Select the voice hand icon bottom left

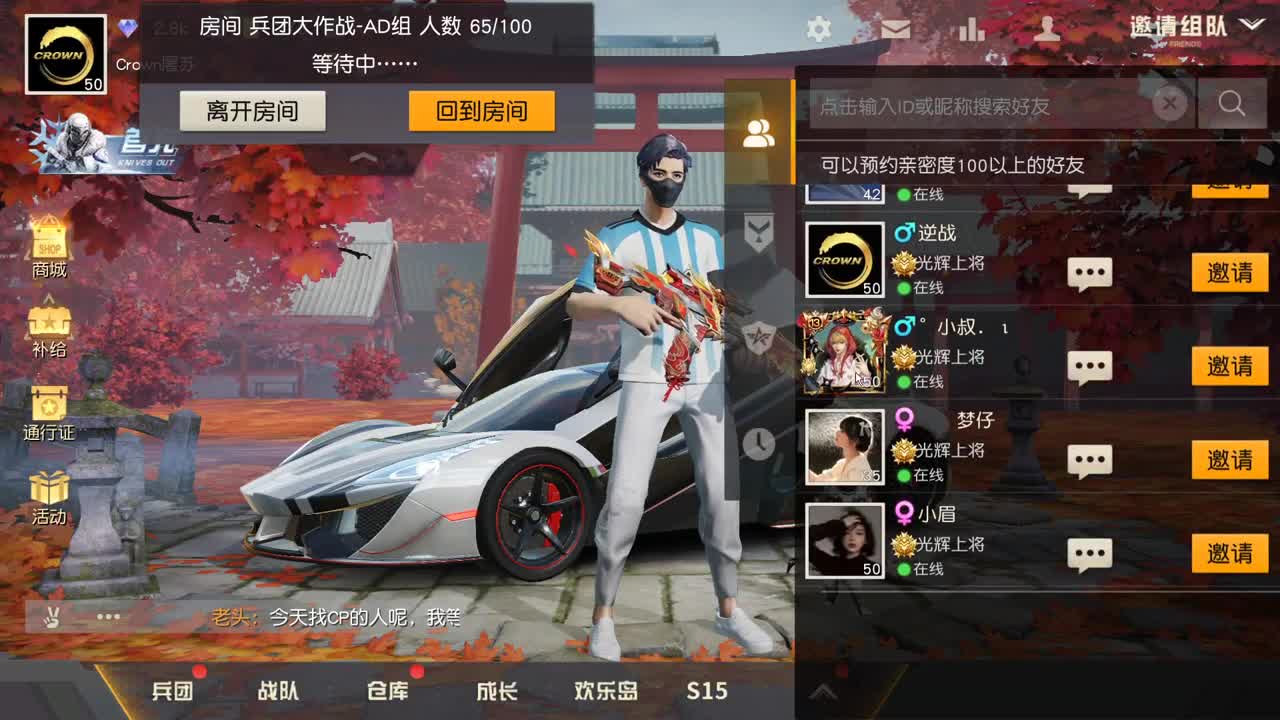(x=52, y=619)
